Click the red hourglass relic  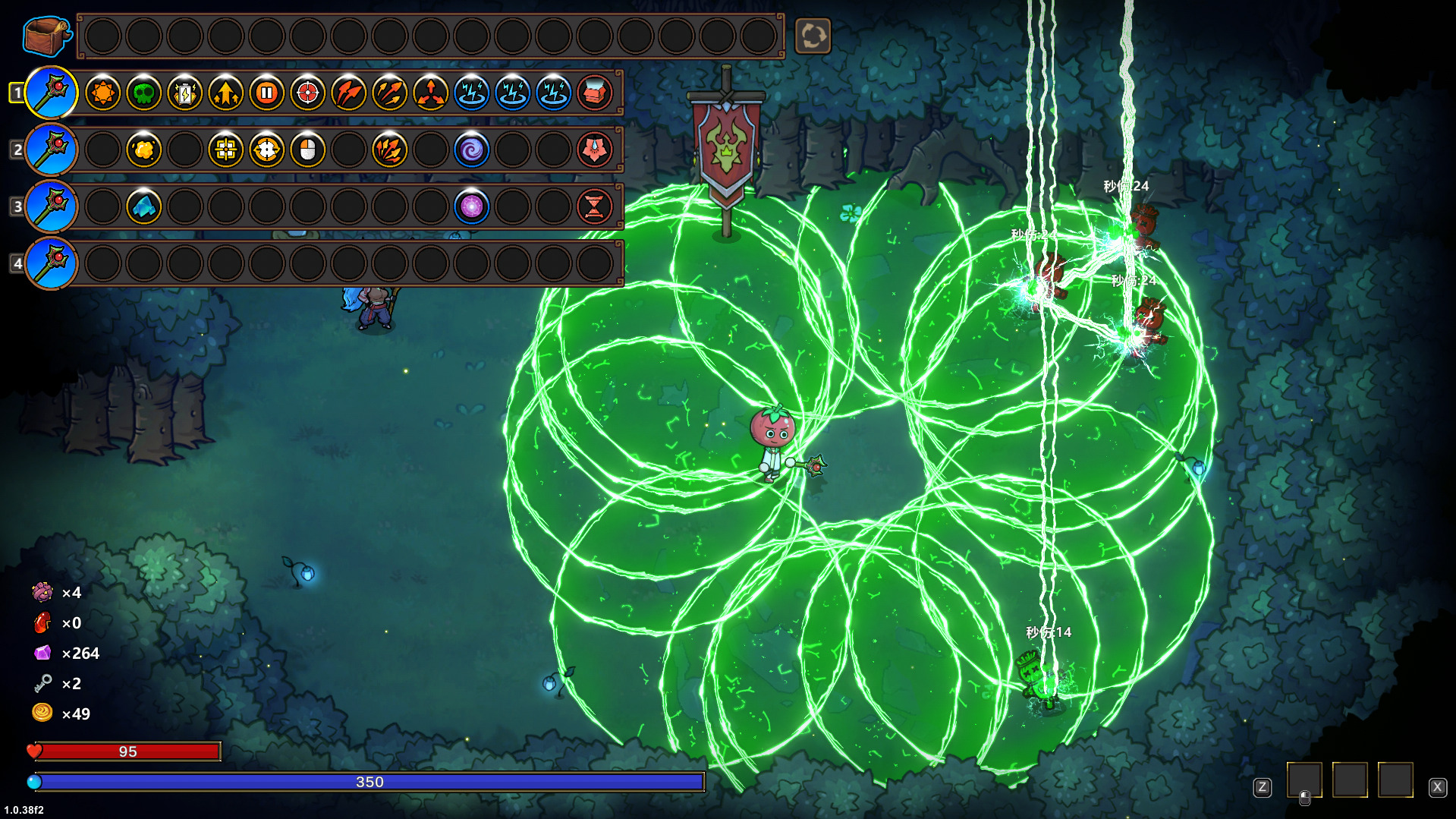(595, 206)
